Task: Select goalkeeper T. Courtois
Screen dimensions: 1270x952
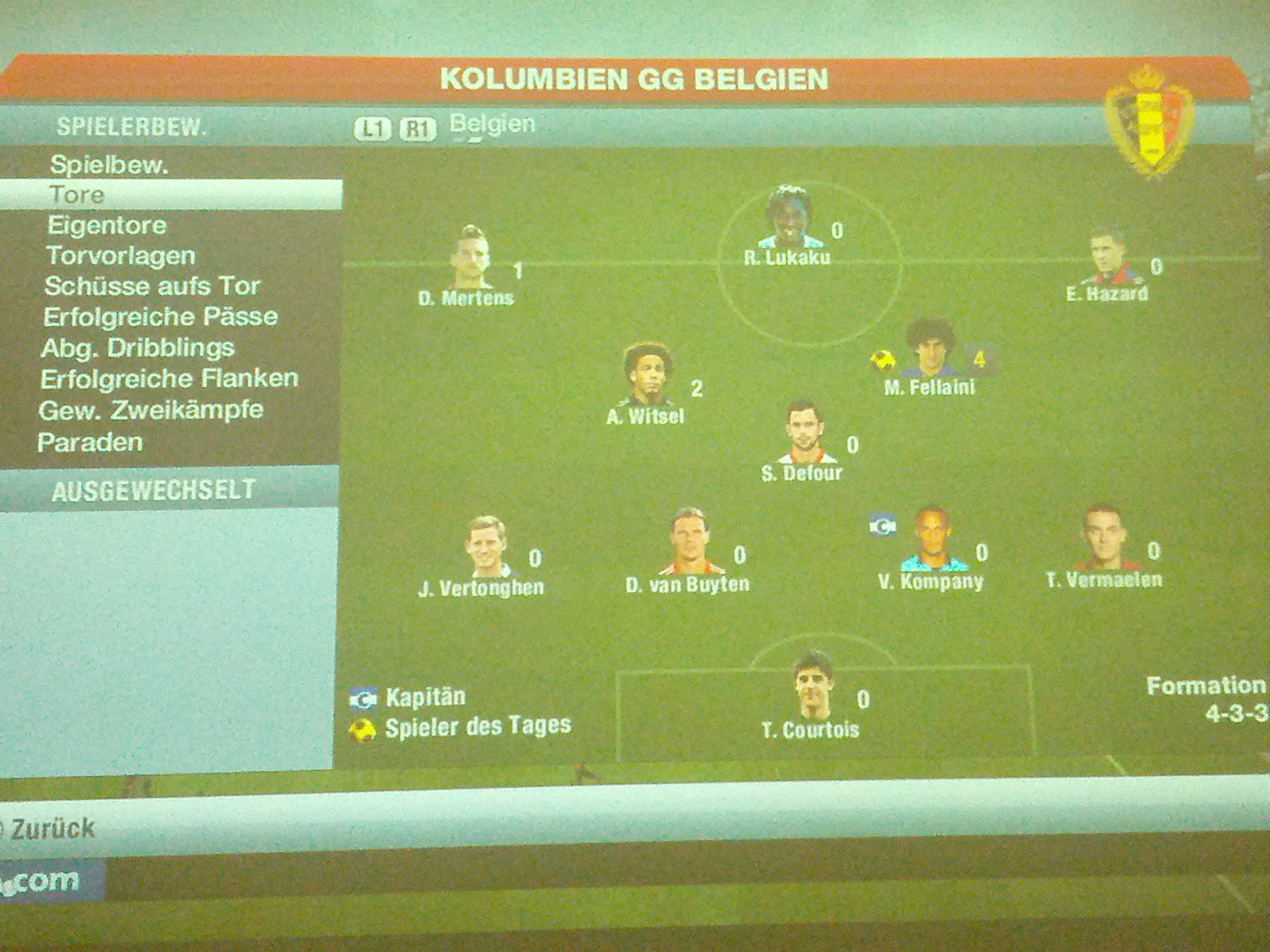Action: click(x=813, y=686)
